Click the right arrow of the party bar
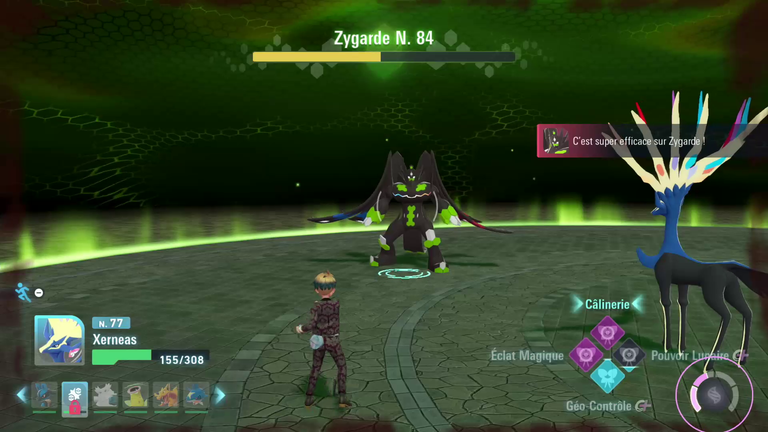Viewport: 768px width, 432px height. [220, 395]
